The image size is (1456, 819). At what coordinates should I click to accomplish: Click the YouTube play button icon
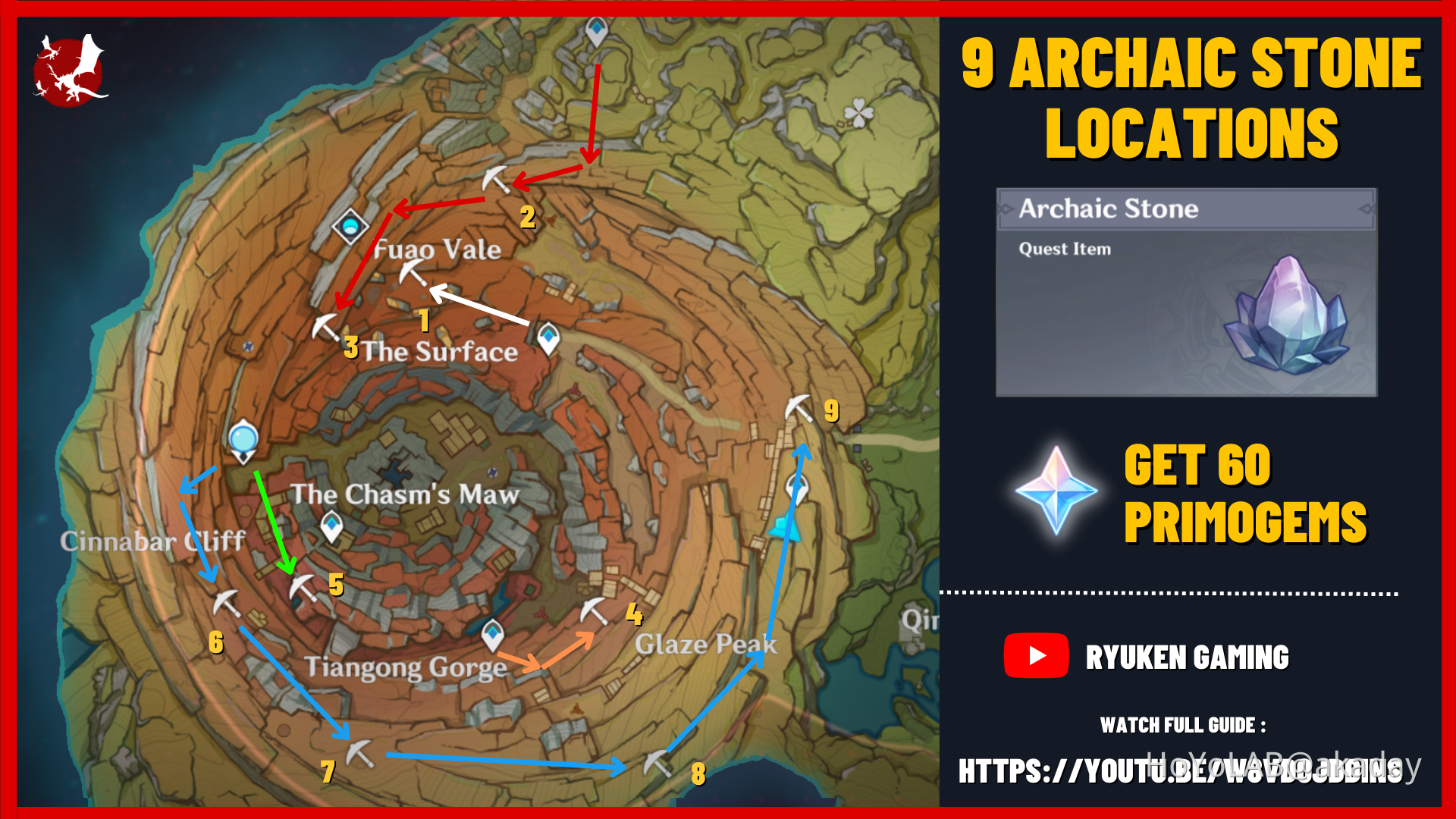[x=1036, y=655]
